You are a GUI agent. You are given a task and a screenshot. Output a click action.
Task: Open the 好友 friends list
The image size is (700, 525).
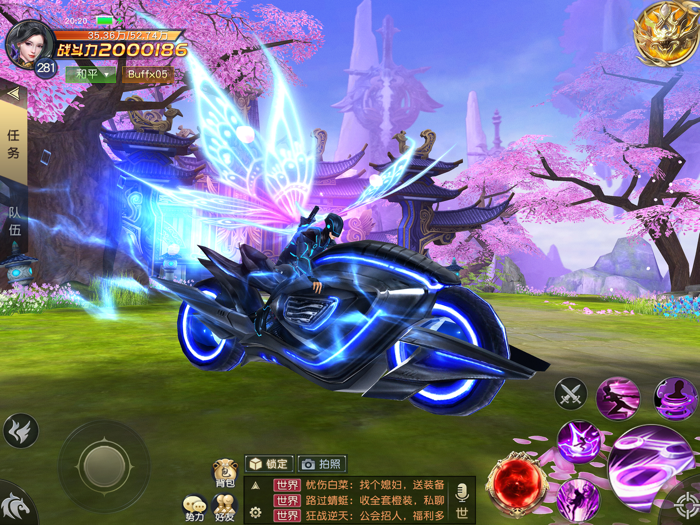[x=225, y=508]
